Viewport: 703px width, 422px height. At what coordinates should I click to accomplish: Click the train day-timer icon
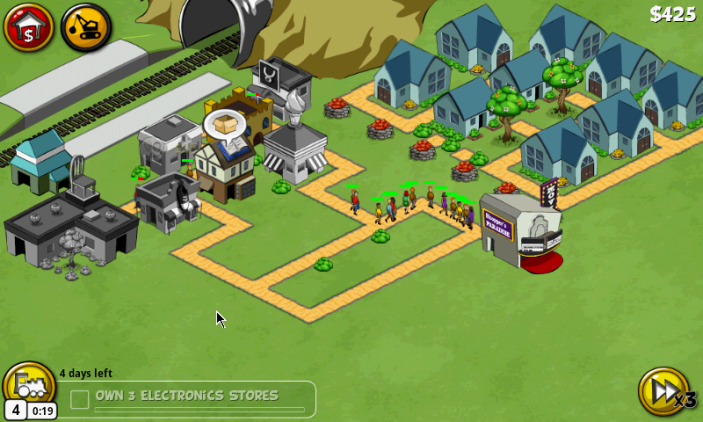pos(29,386)
